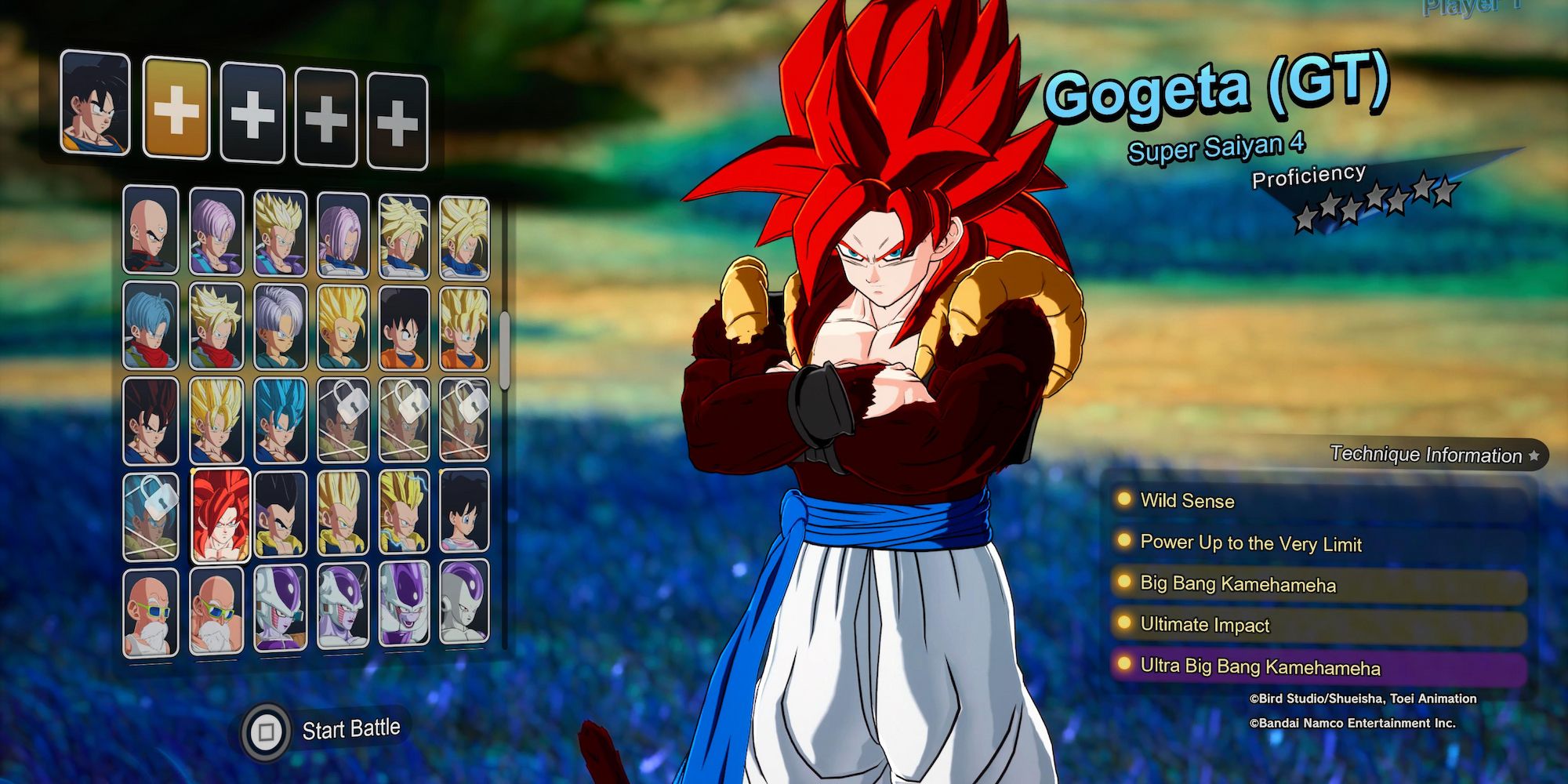Click the character roster scrollbar
The height and width of the screenshot is (784, 1568).
[x=504, y=350]
